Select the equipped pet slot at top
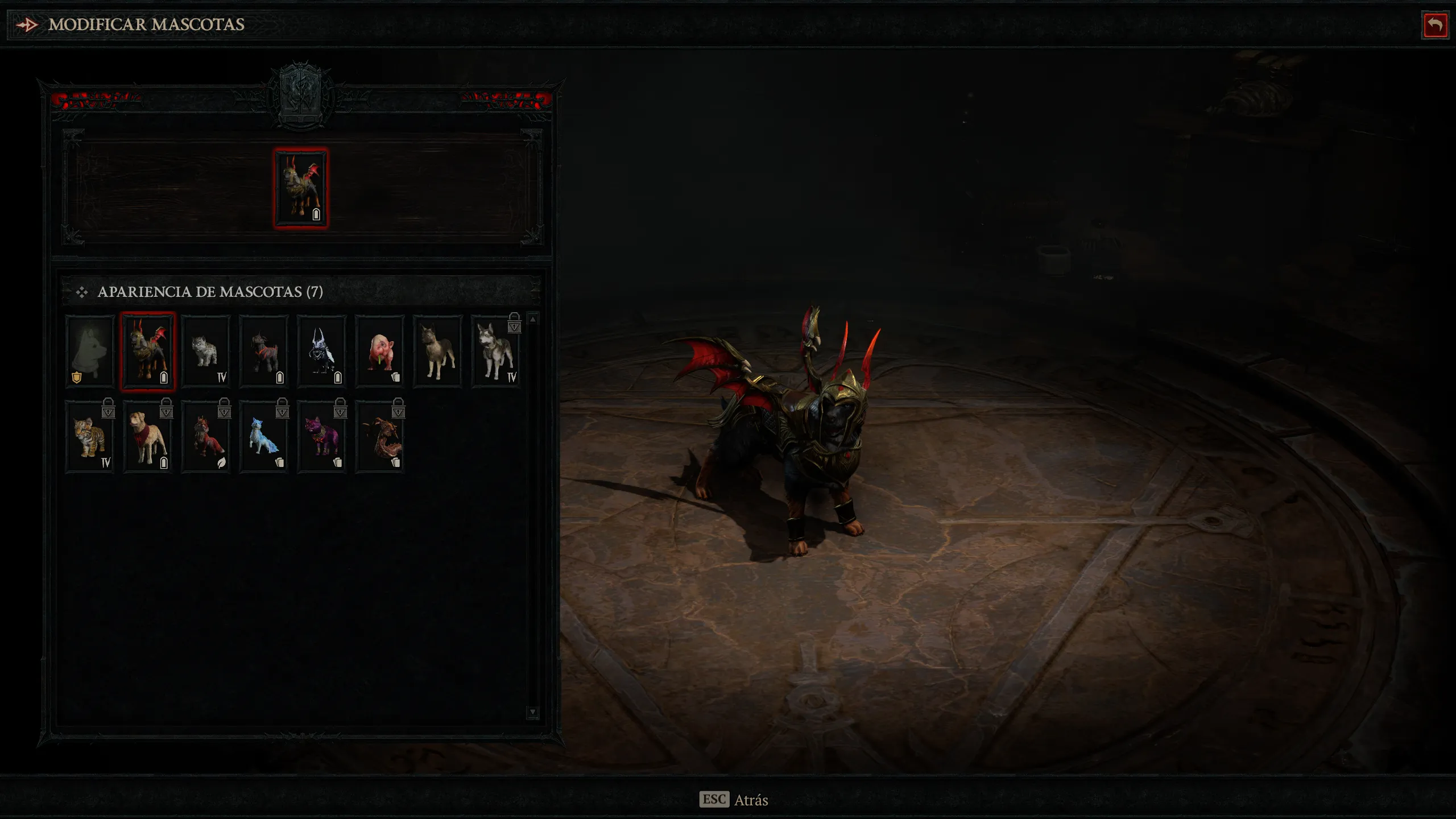The width and height of the screenshot is (1456, 819). (x=301, y=188)
